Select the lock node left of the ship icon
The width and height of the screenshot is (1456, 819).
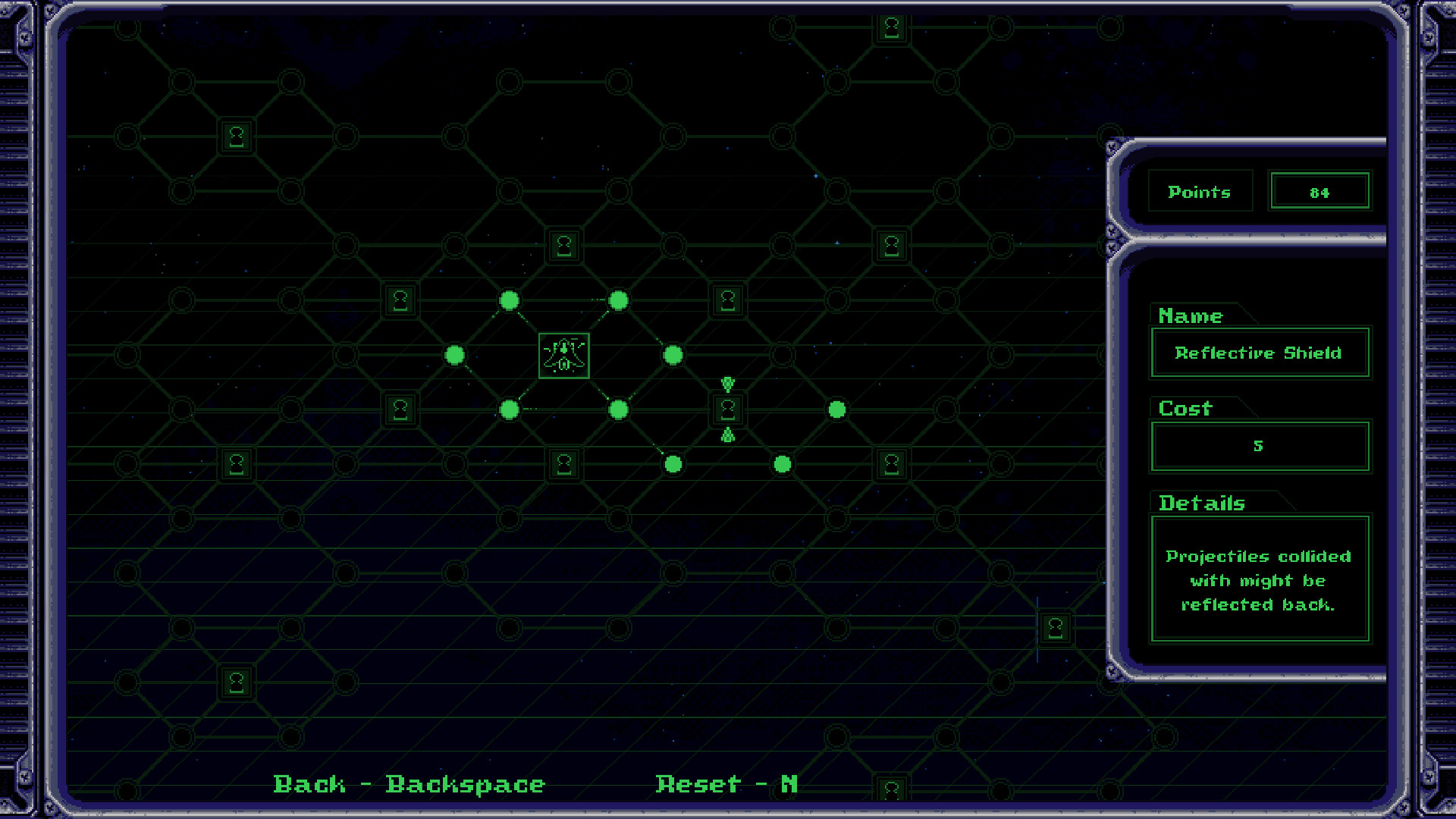tap(400, 409)
